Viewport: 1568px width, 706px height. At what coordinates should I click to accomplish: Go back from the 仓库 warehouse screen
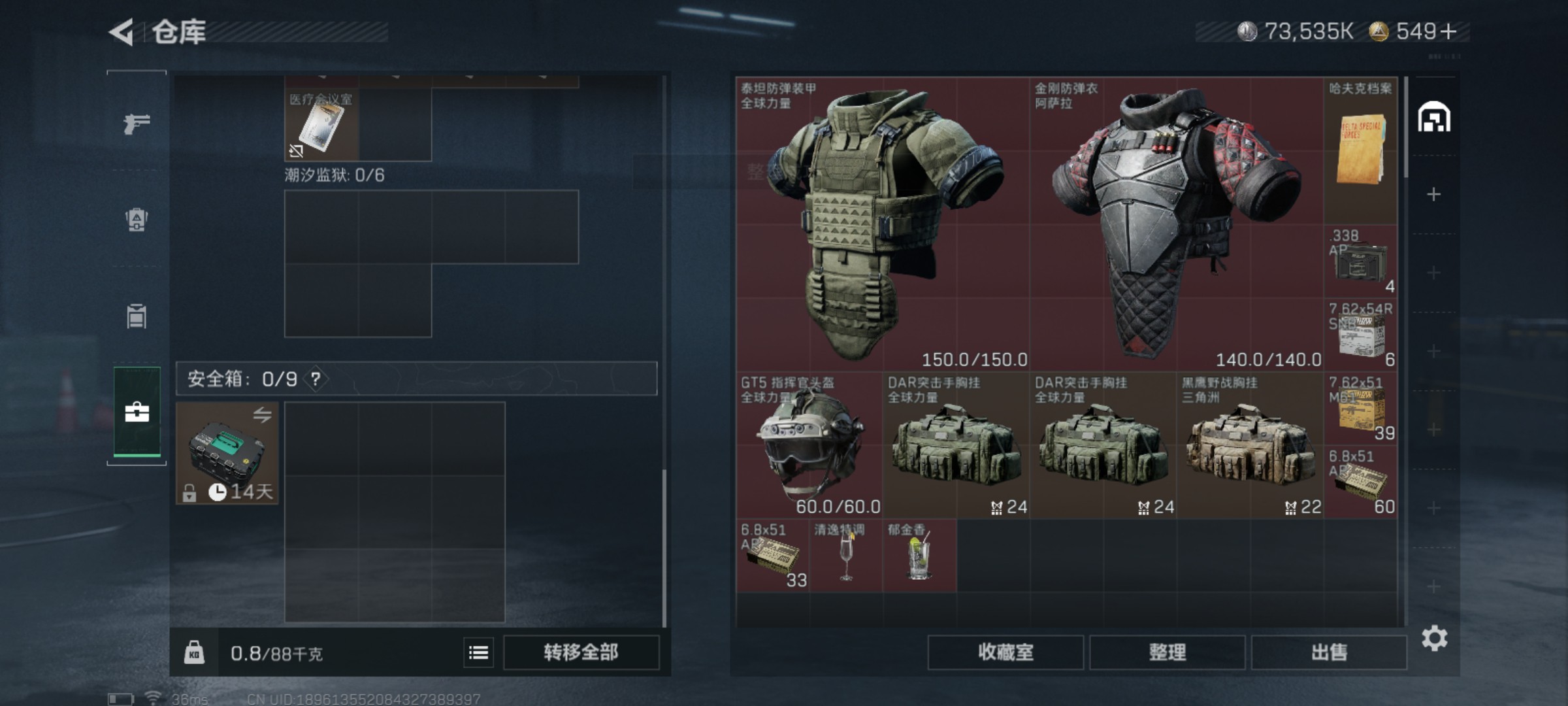tap(122, 31)
